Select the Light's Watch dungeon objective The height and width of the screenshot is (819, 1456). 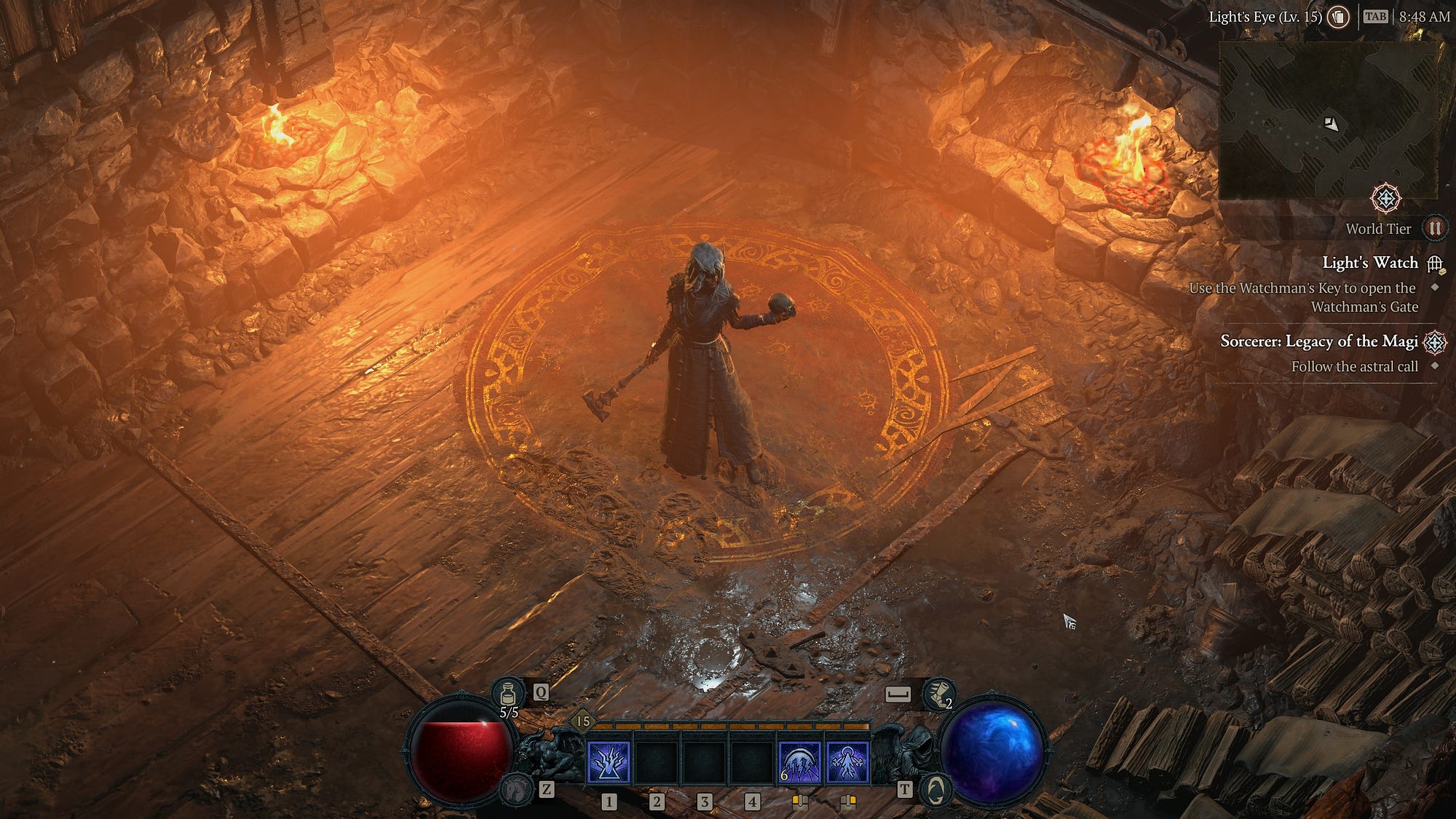point(1370,263)
